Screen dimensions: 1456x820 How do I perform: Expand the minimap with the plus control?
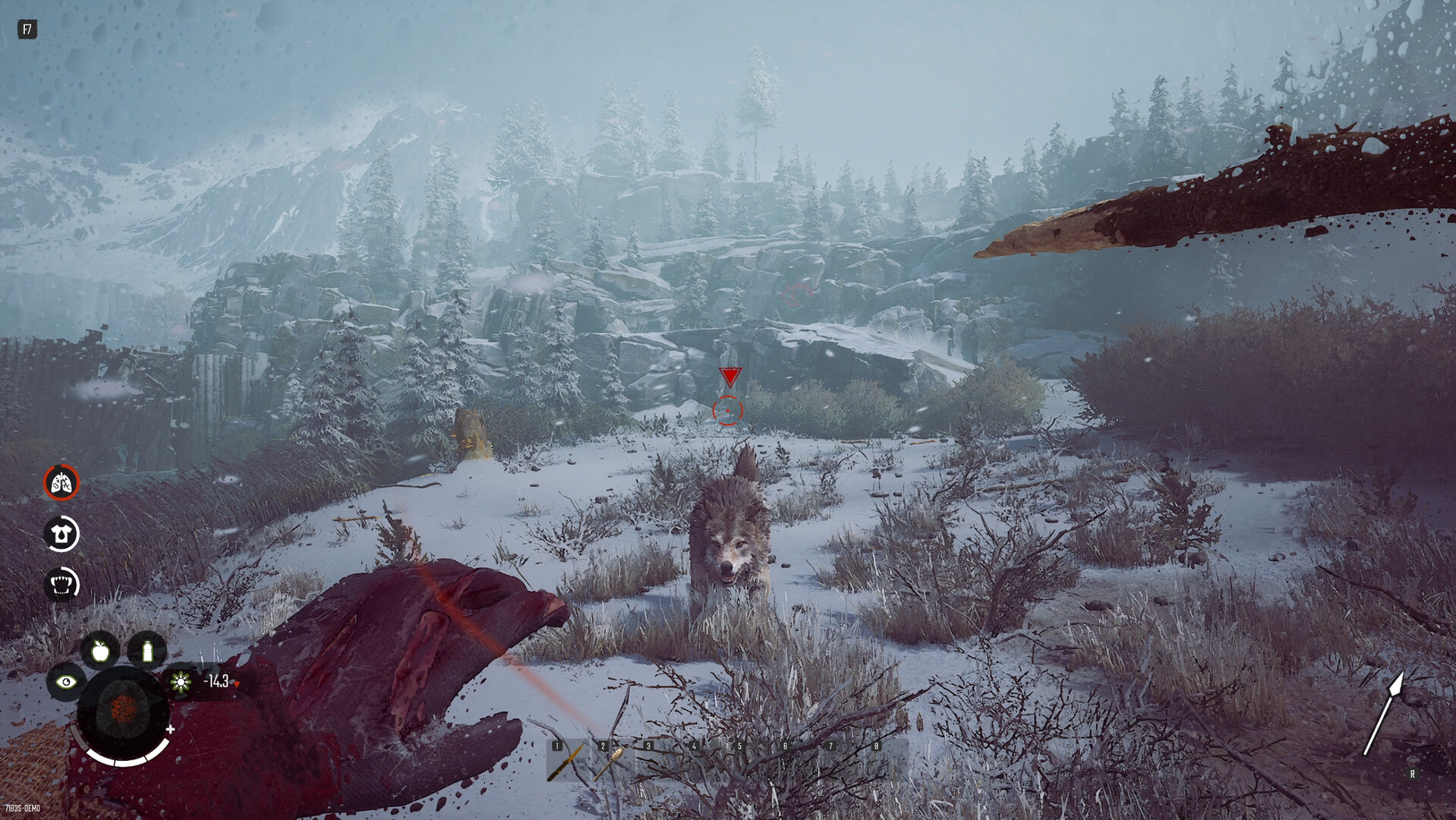pos(170,730)
